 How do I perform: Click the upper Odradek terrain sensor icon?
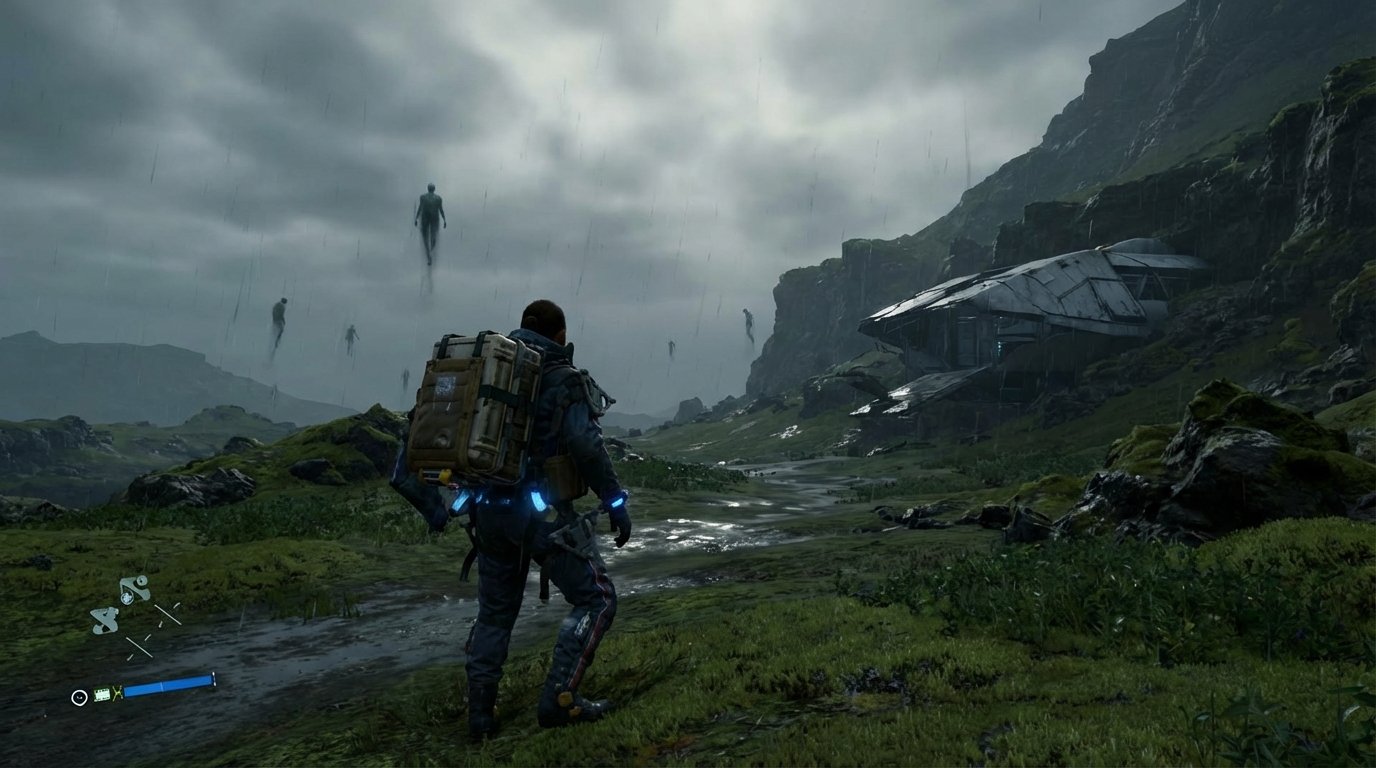(x=134, y=589)
